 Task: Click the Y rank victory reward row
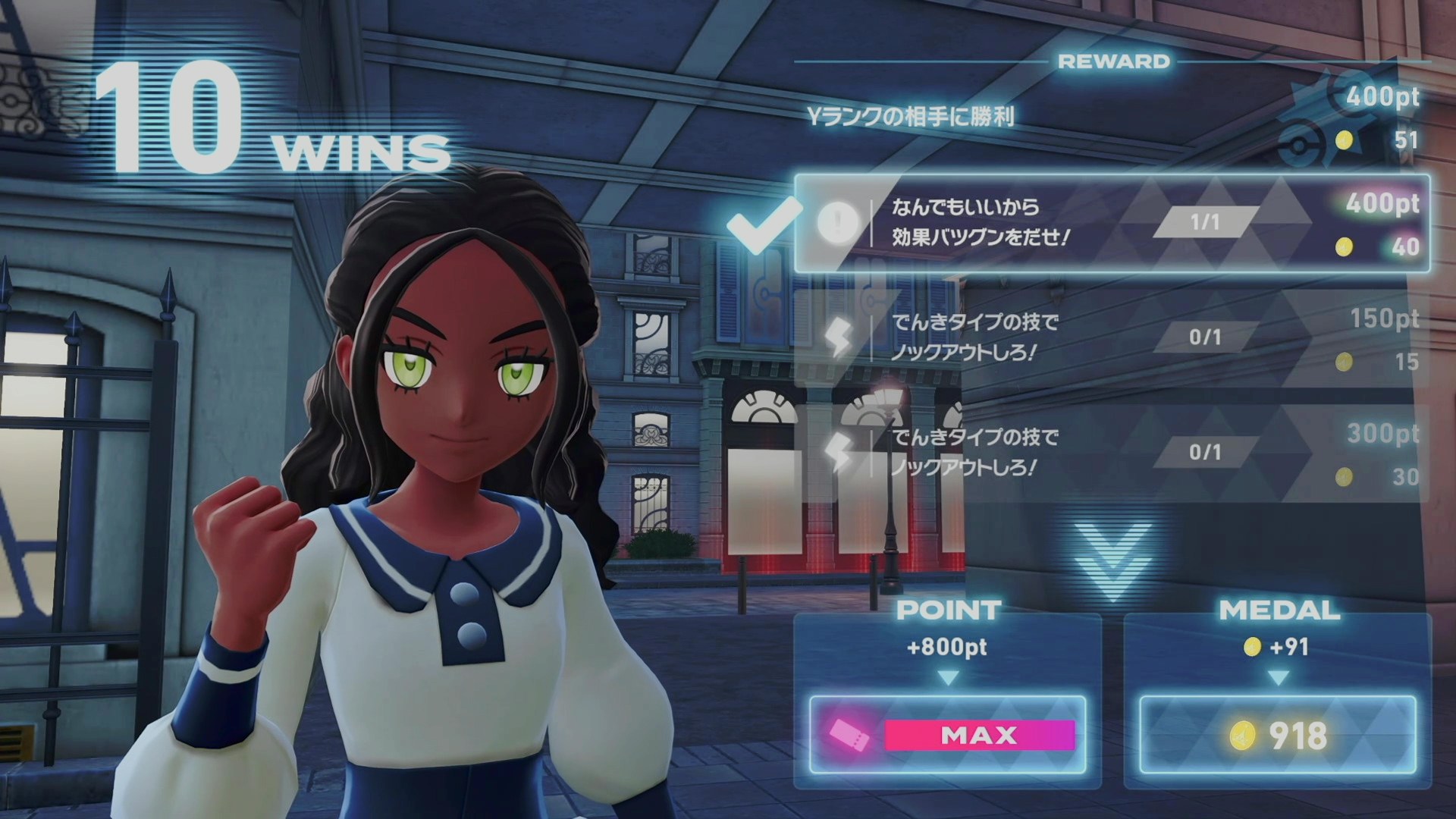1112,118
